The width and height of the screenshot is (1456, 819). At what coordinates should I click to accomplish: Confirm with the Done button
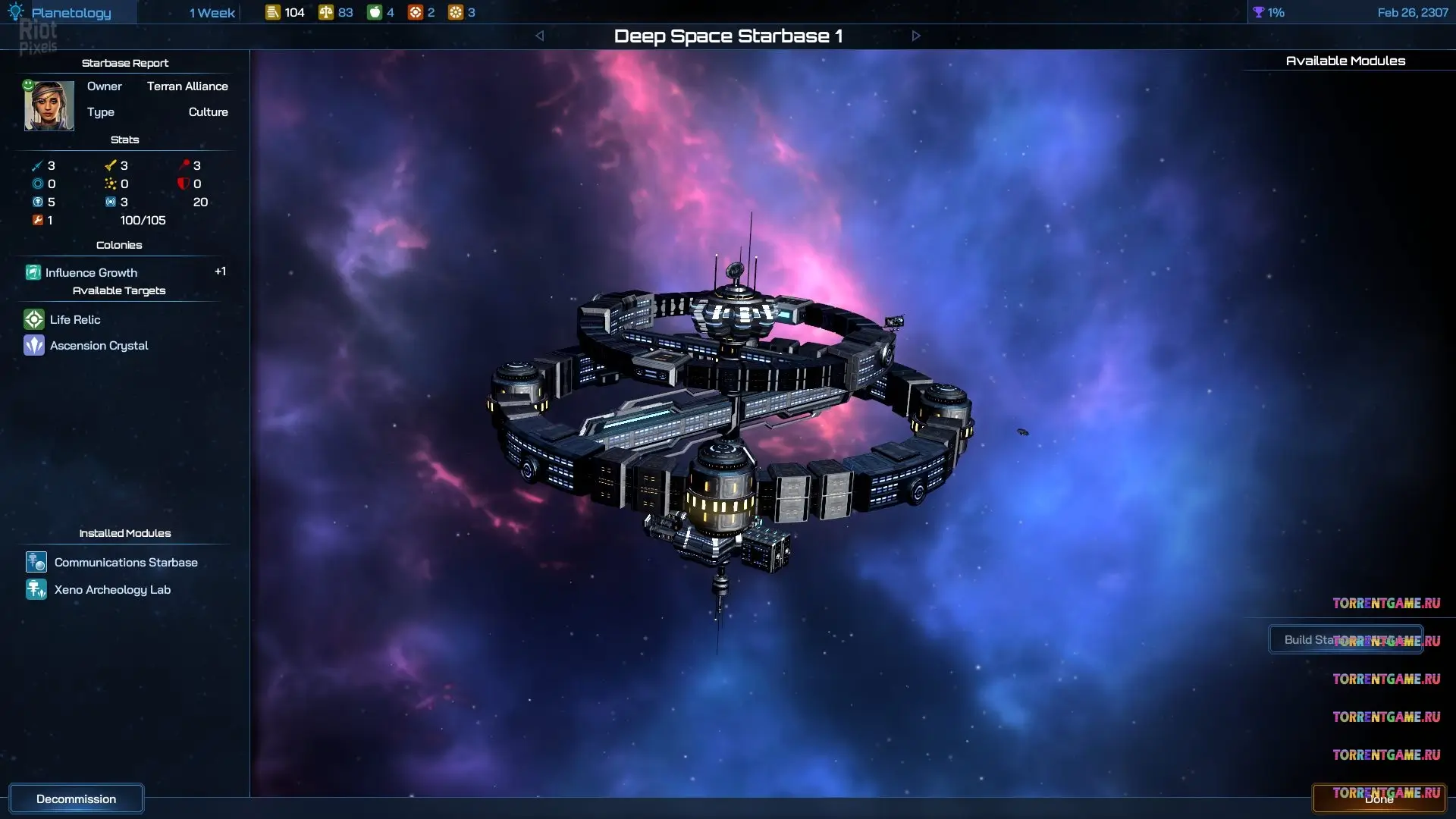coord(1379,799)
